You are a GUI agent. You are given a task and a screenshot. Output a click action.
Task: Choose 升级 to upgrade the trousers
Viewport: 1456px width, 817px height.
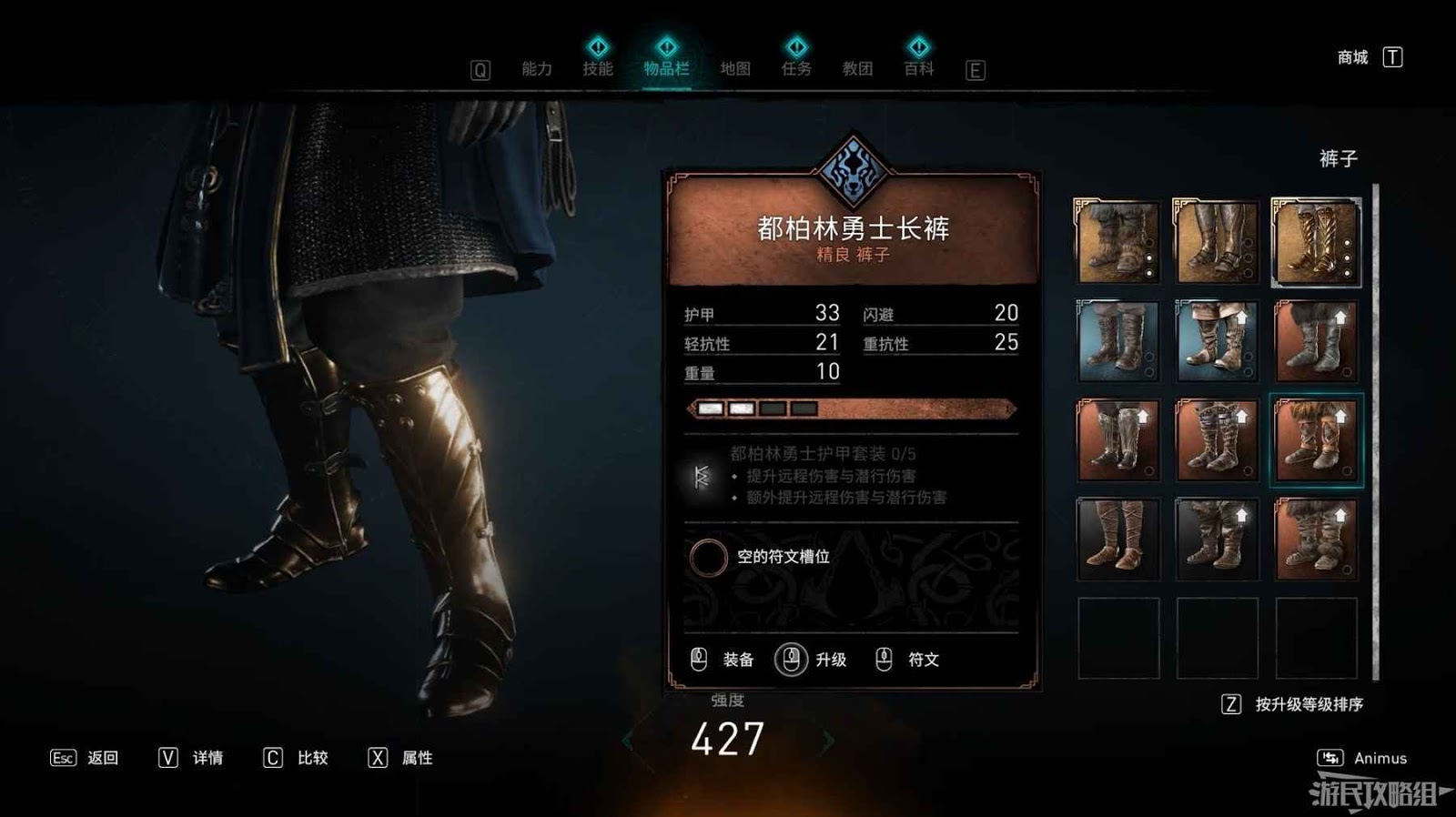(x=830, y=660)
